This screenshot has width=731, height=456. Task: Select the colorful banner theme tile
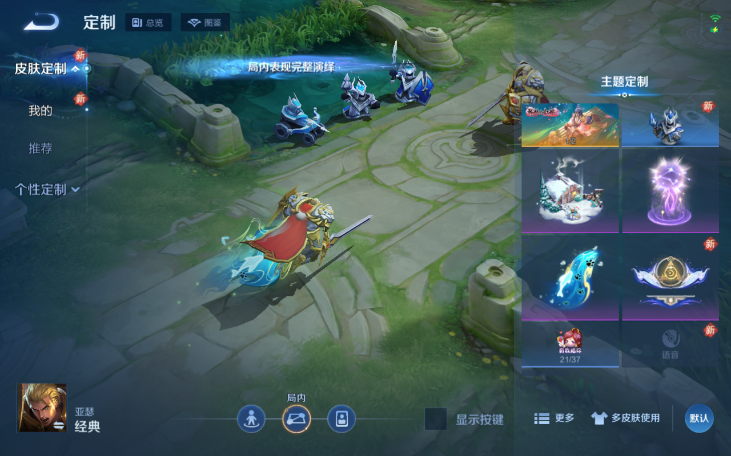coord(570,123)
